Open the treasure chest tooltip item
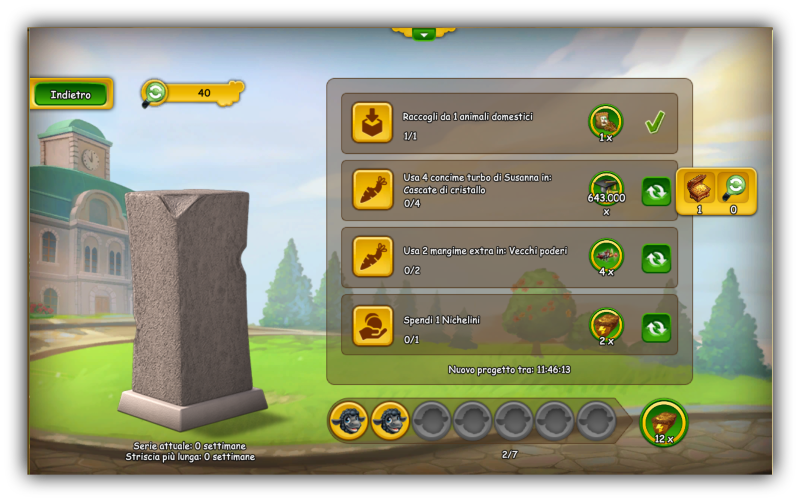This screenshot has width=800, height=502. (700, 188)
